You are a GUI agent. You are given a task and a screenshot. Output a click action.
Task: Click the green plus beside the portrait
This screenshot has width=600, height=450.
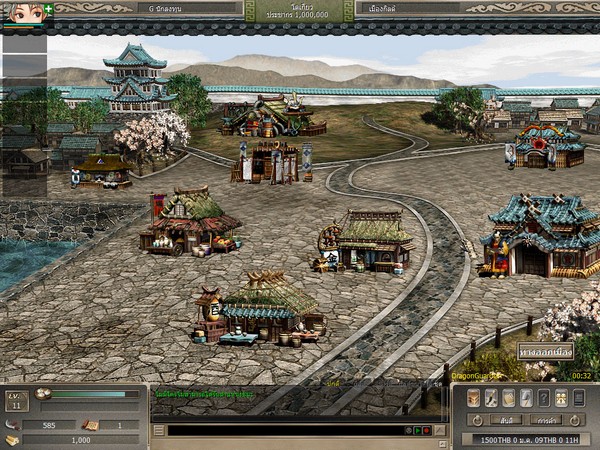click(49, 7)
